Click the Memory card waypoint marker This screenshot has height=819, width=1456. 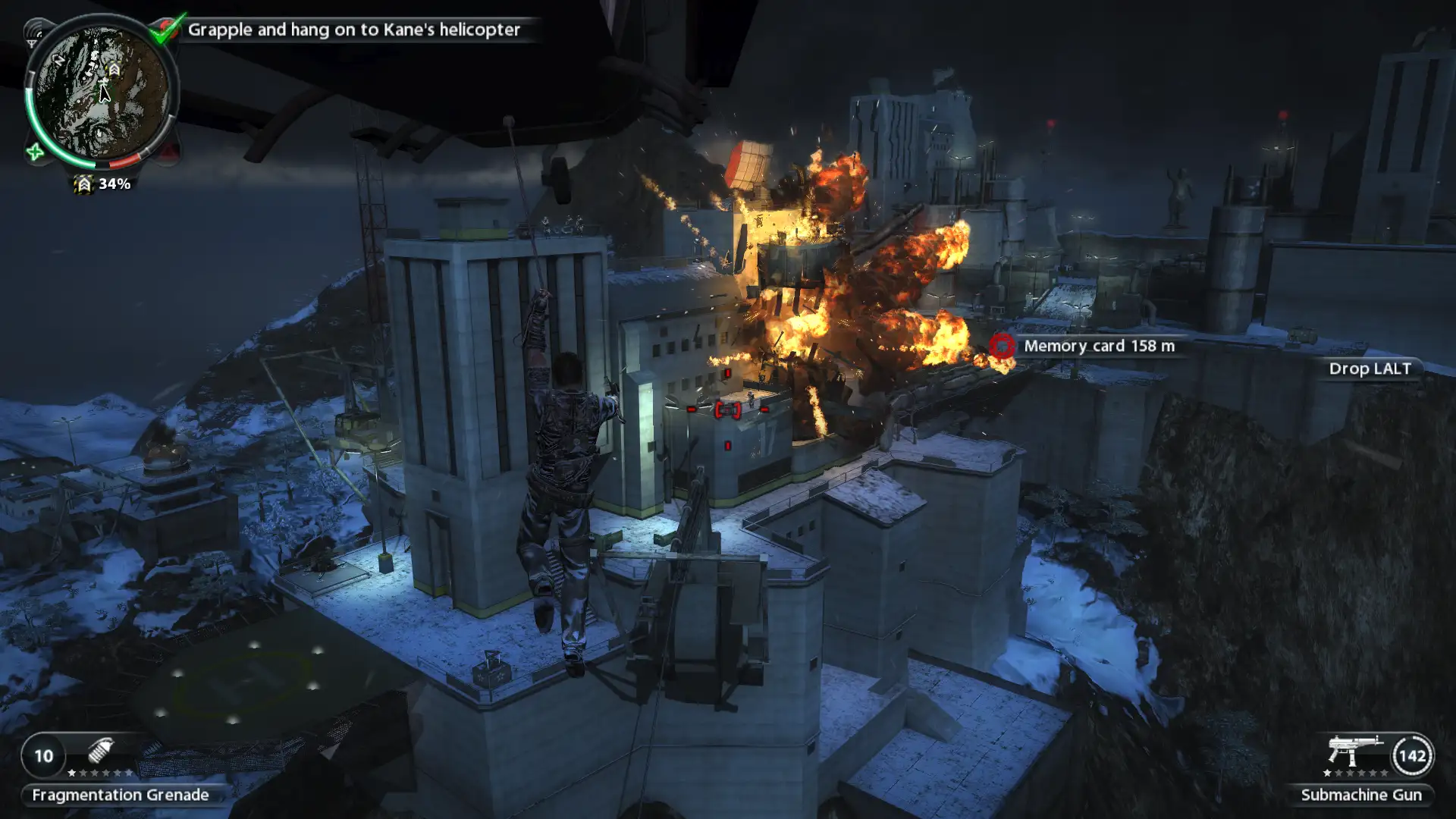[x=1002, y=346]
